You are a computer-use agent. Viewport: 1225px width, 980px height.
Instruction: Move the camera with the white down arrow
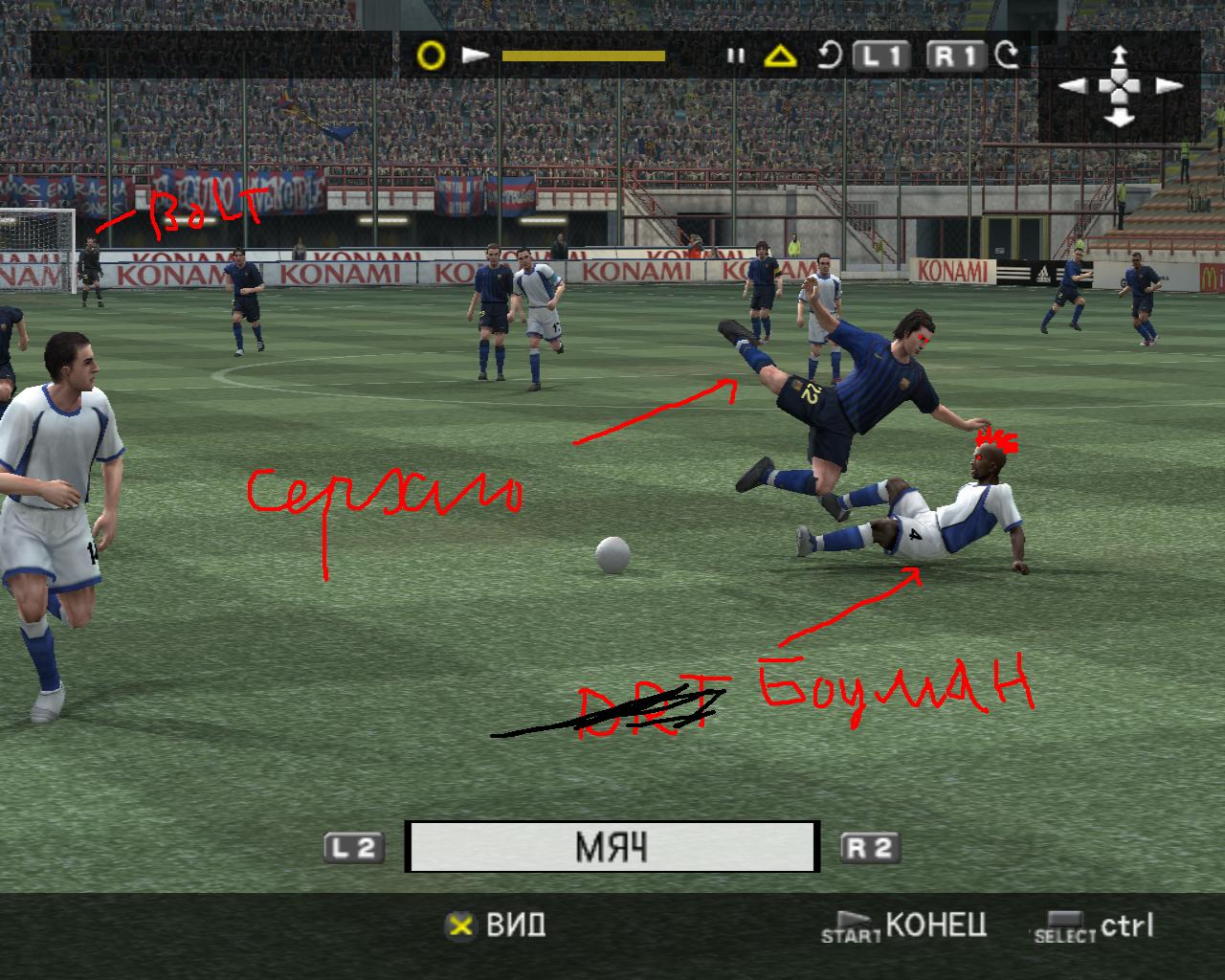[1120, 118]
